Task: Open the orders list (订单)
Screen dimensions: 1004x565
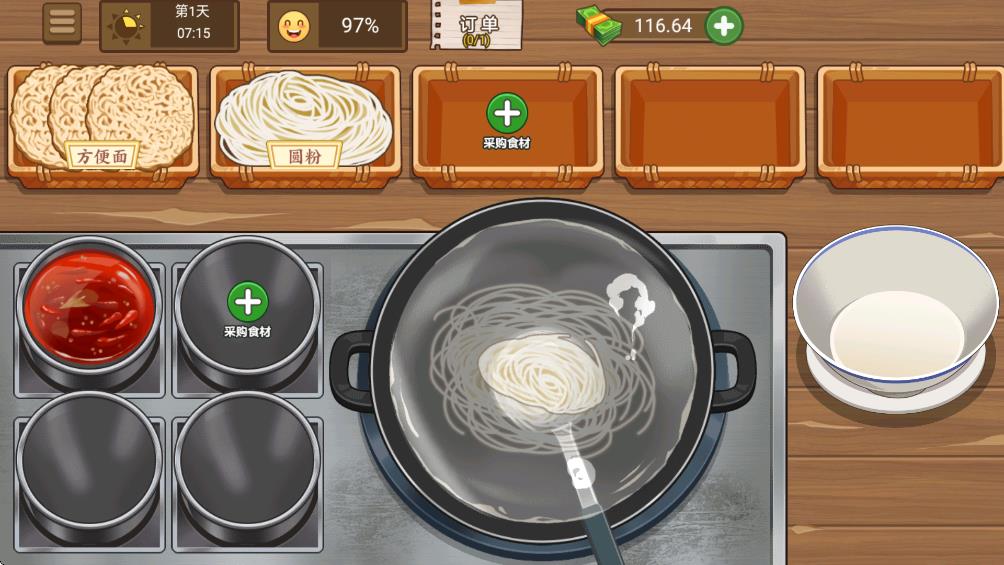Action: coord(478,25)
